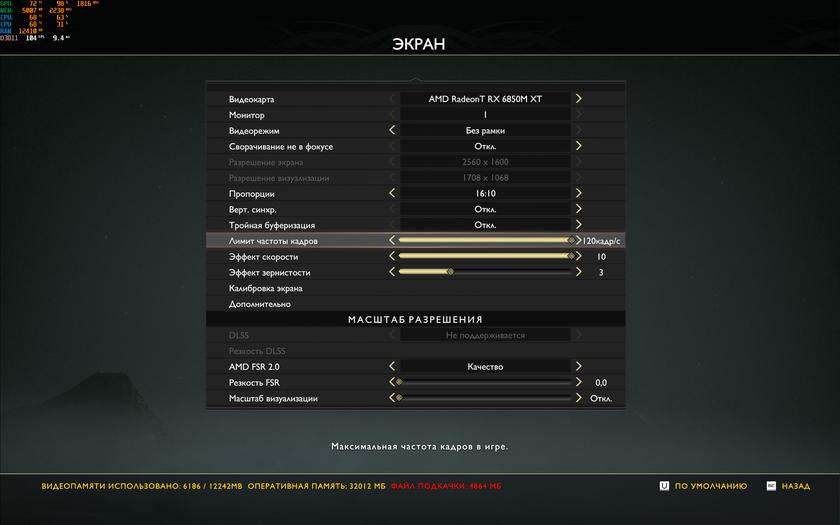
Task: Set the Эффект зернистости slider
Action: pyautogui.click(x=485, y=272)
